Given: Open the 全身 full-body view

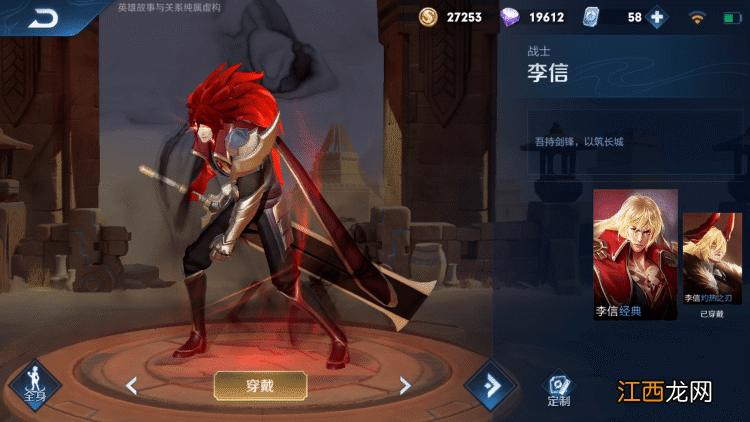Looking at the screenshot, I should [x=34, y=387].
